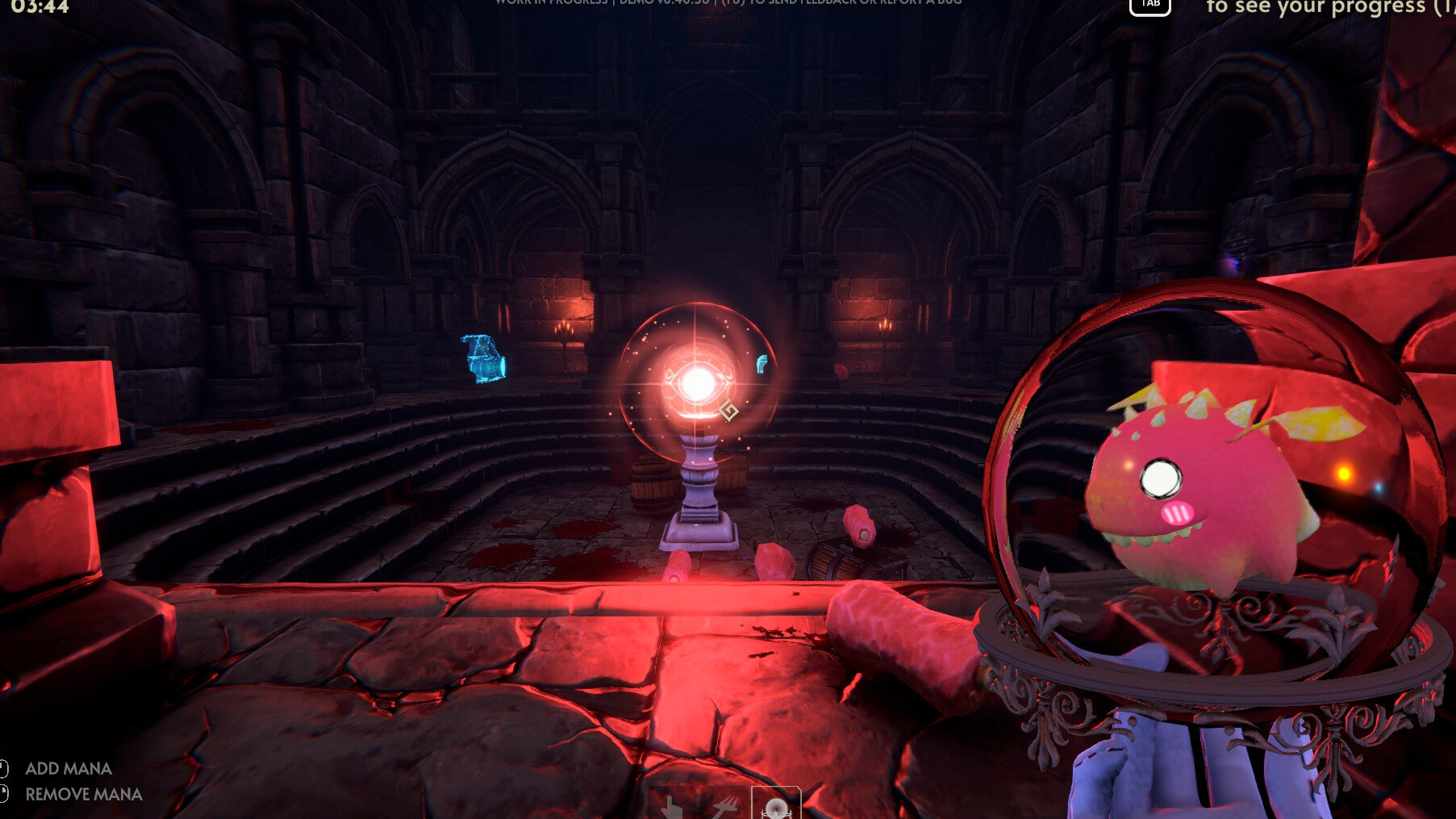Click the REMOVE MANA icon
The image size is (1456, 819).
coord(4,794)
